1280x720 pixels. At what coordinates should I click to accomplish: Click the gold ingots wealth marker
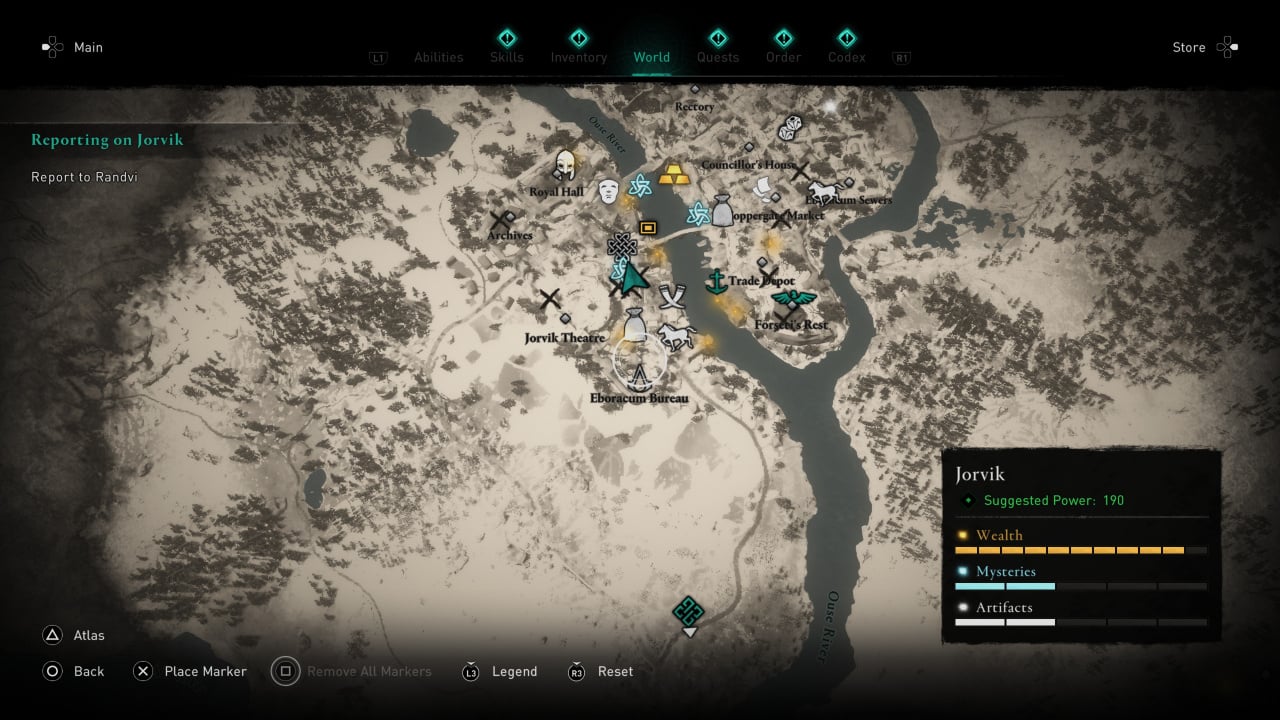coord(673,173)
